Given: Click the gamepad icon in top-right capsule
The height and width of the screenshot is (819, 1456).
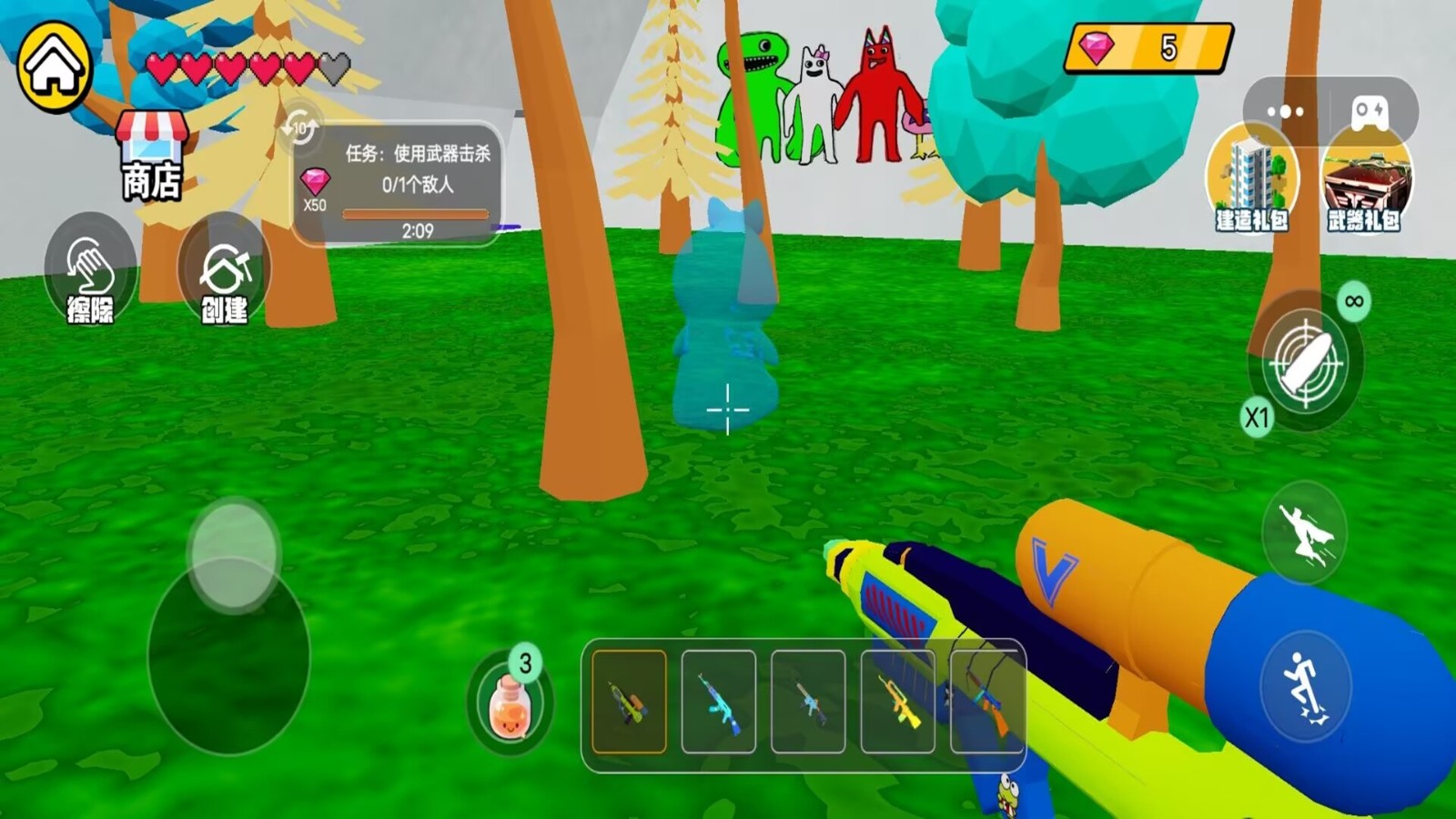Looking at the screenshot, I should click(1369, 111).
